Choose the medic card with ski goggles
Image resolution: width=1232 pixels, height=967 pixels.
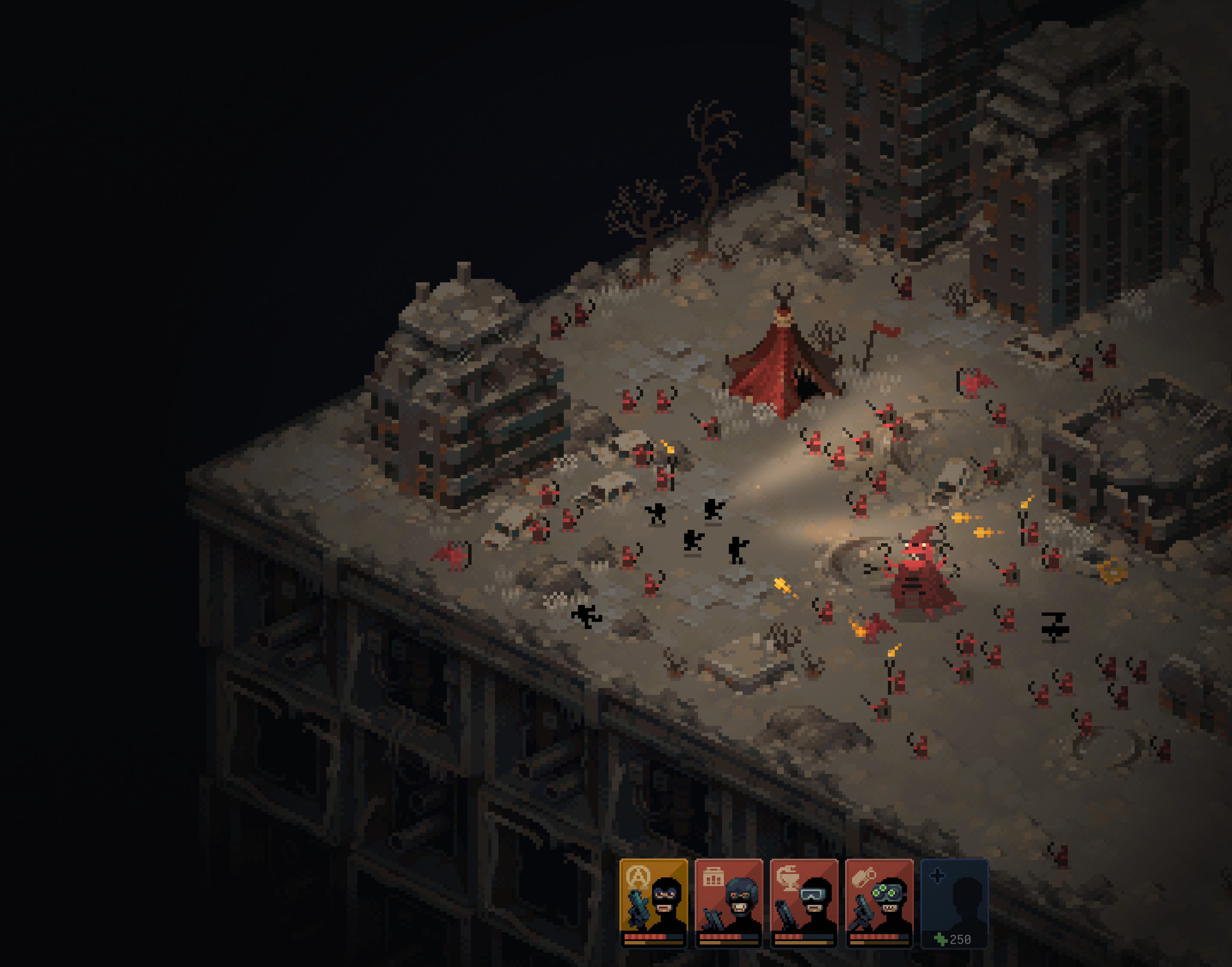coord(804,902)
